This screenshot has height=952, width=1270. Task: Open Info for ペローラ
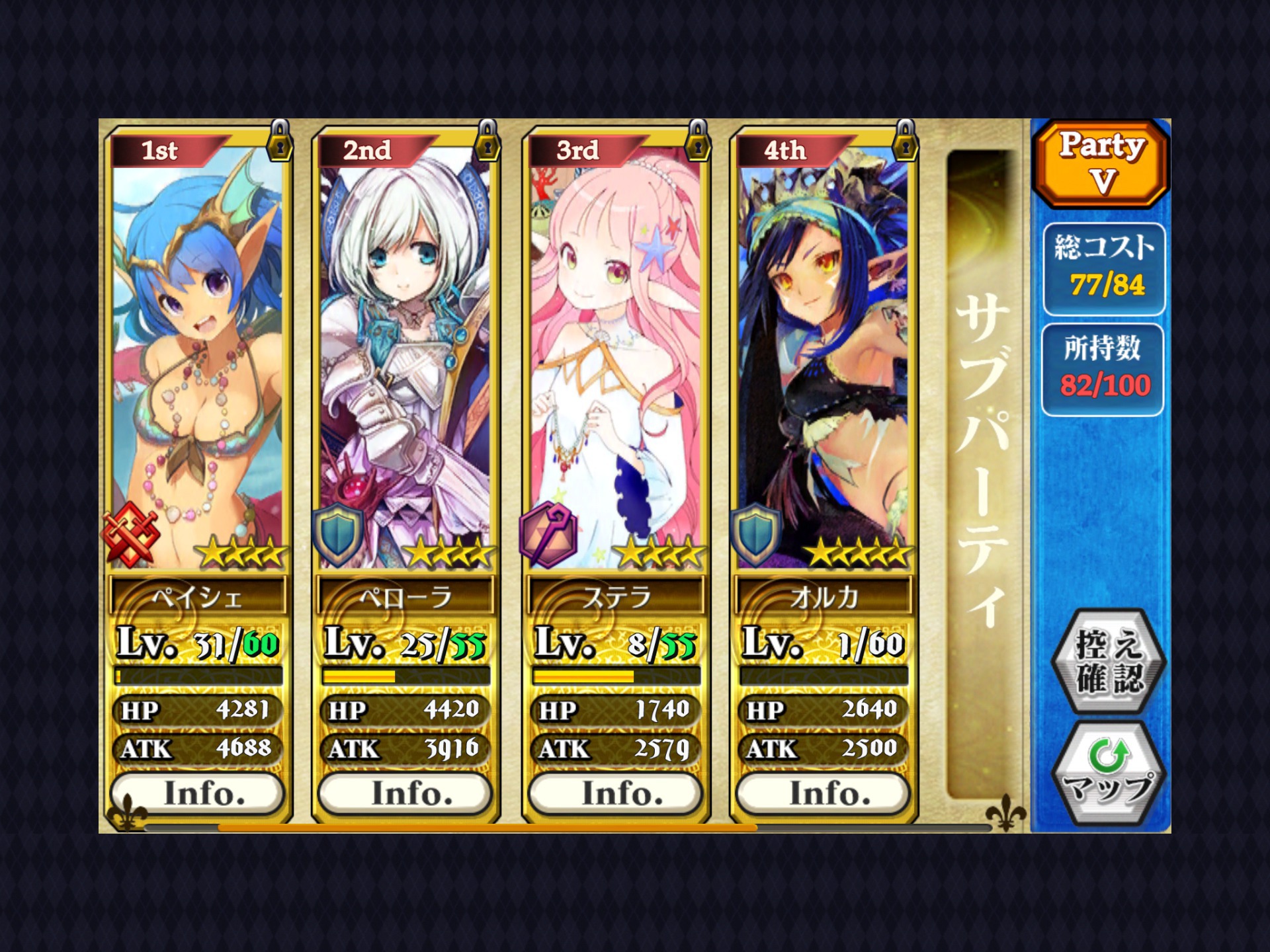405,793
